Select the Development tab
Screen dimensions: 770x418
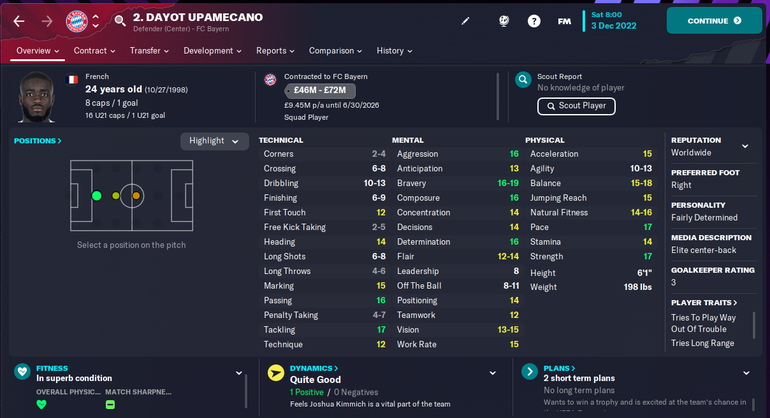tap(213, 51)
